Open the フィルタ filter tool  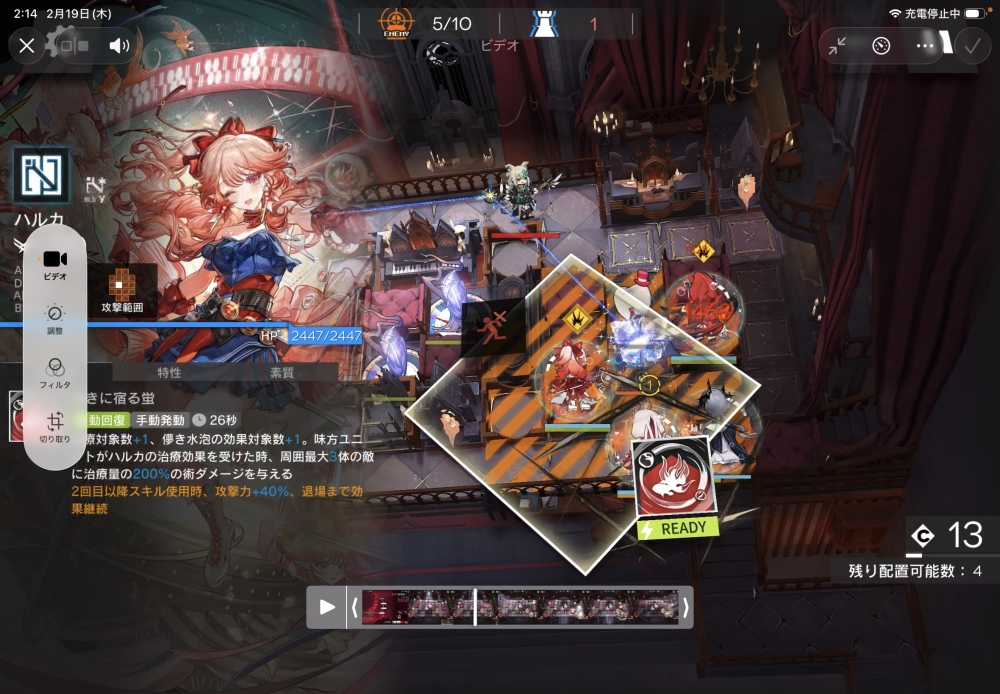coord(55,372)
